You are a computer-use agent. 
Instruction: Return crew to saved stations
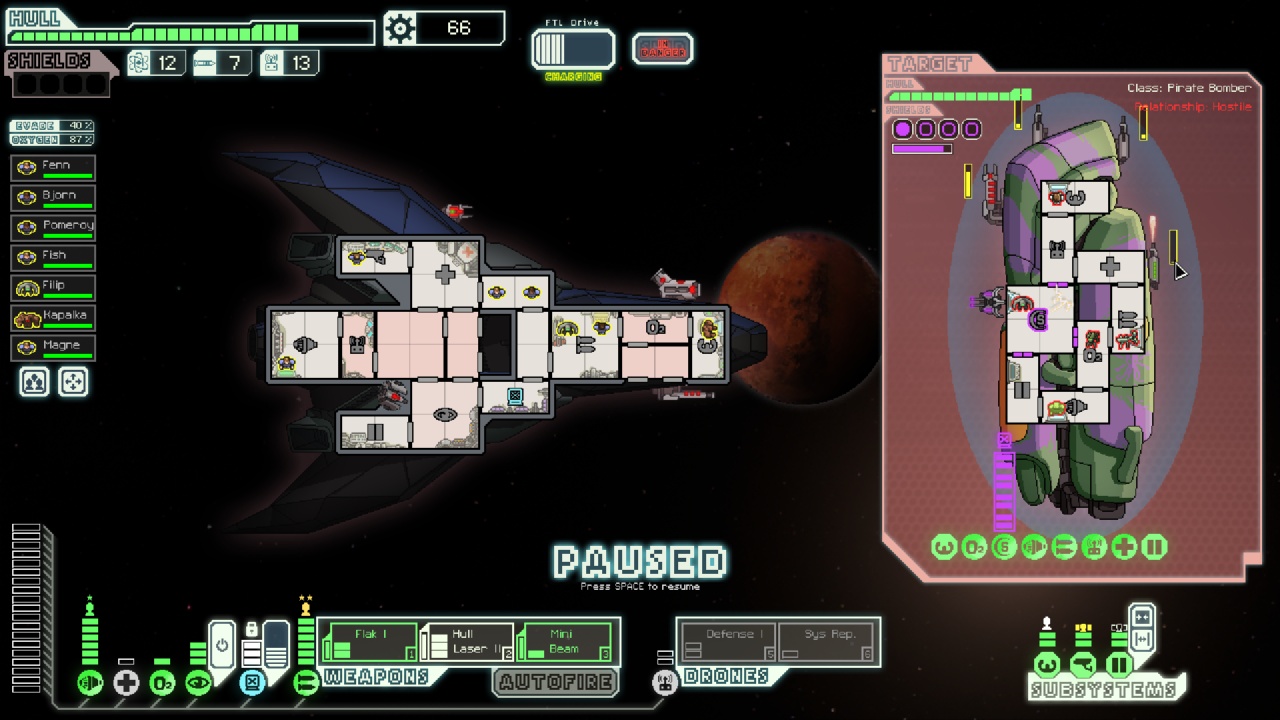point(73,382)
